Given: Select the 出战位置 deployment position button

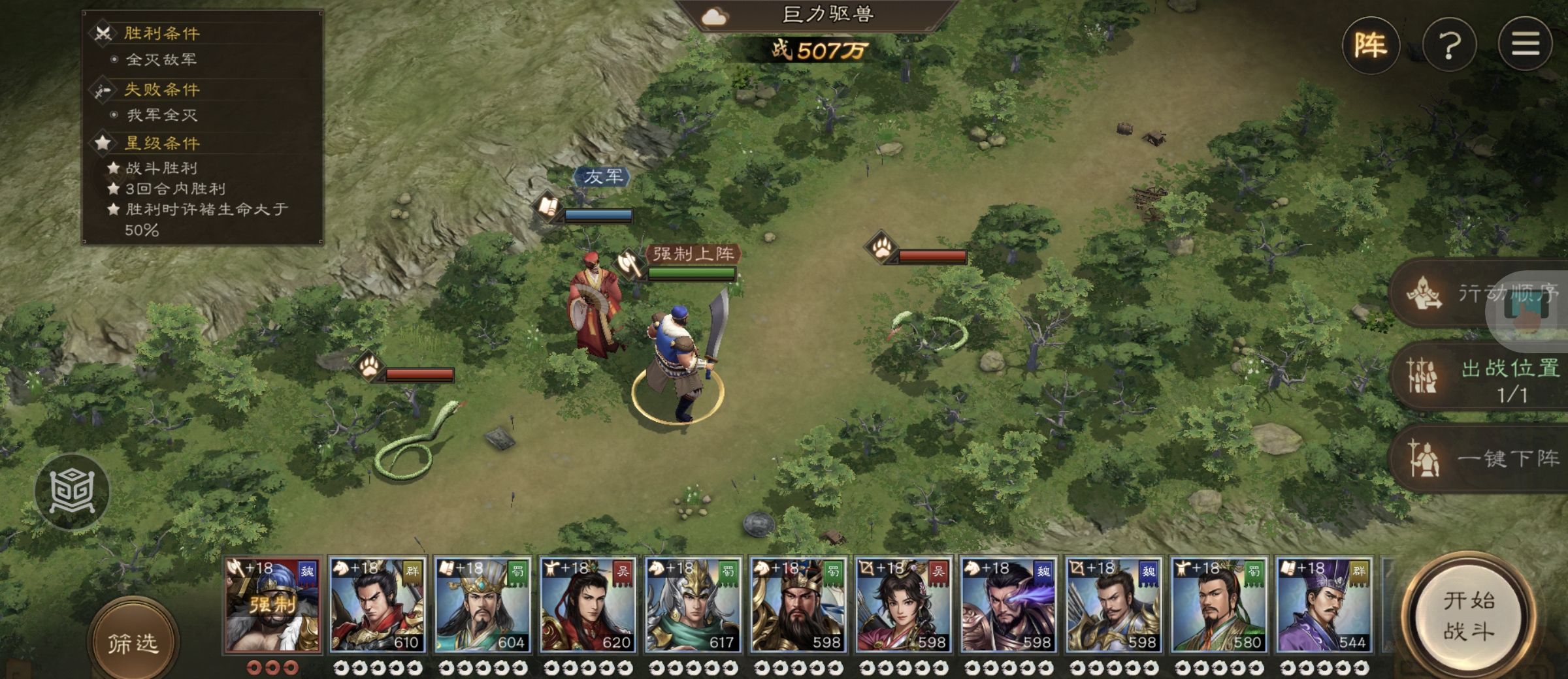Looking at the screenshot, I should point(1483,377).
